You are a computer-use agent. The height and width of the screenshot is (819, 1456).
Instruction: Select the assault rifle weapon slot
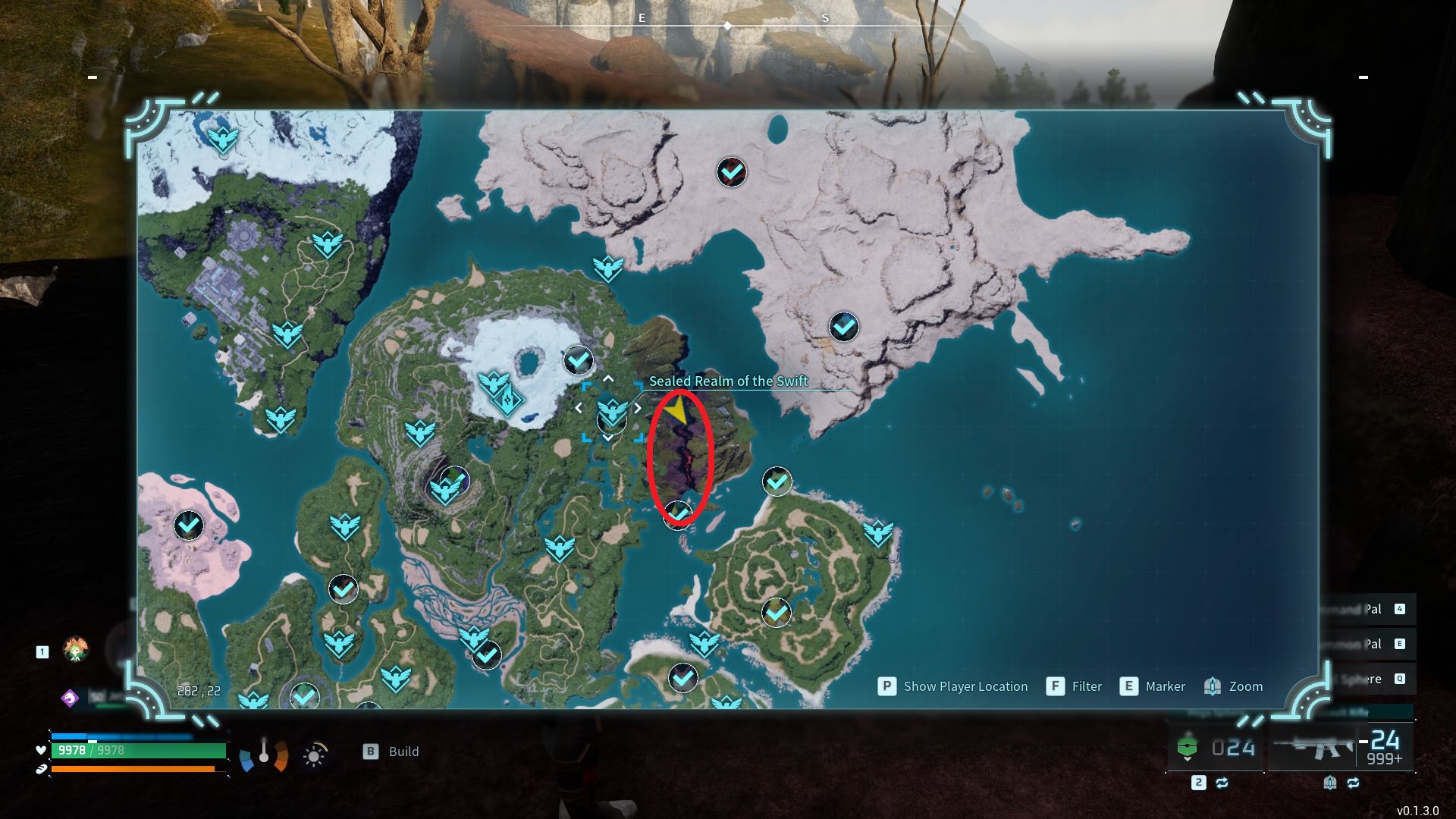point(1313,748)
